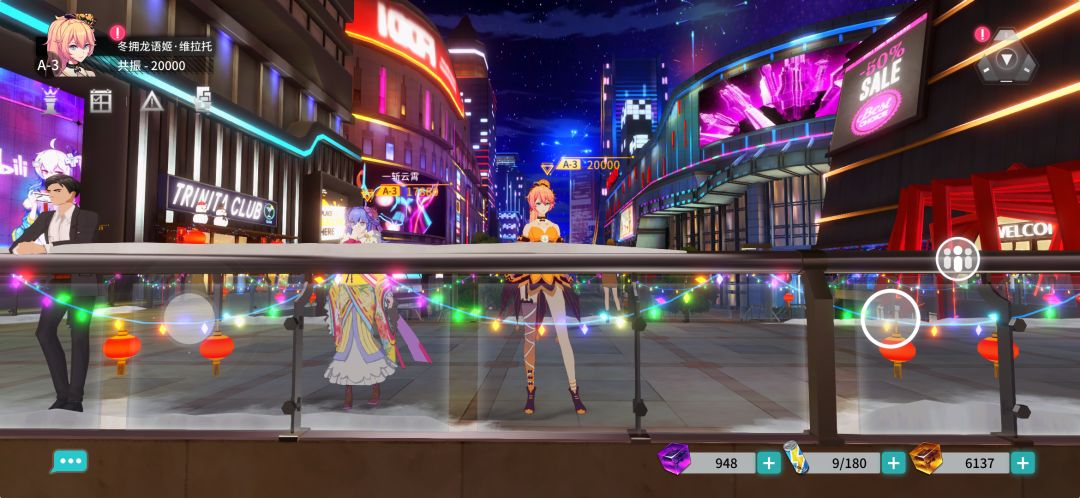Tap the circular interact action button
This screenshot has height=498, width=1080.
(891, 319)
